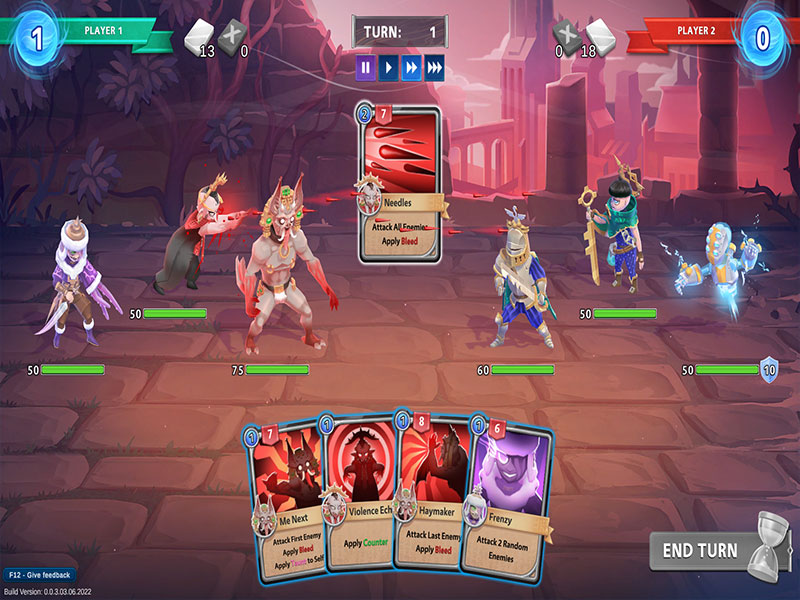The height and width of the screenshot is (600, 800).
Task: Open the F12 Give feedback prompt
Action: (x=38, y=576)
